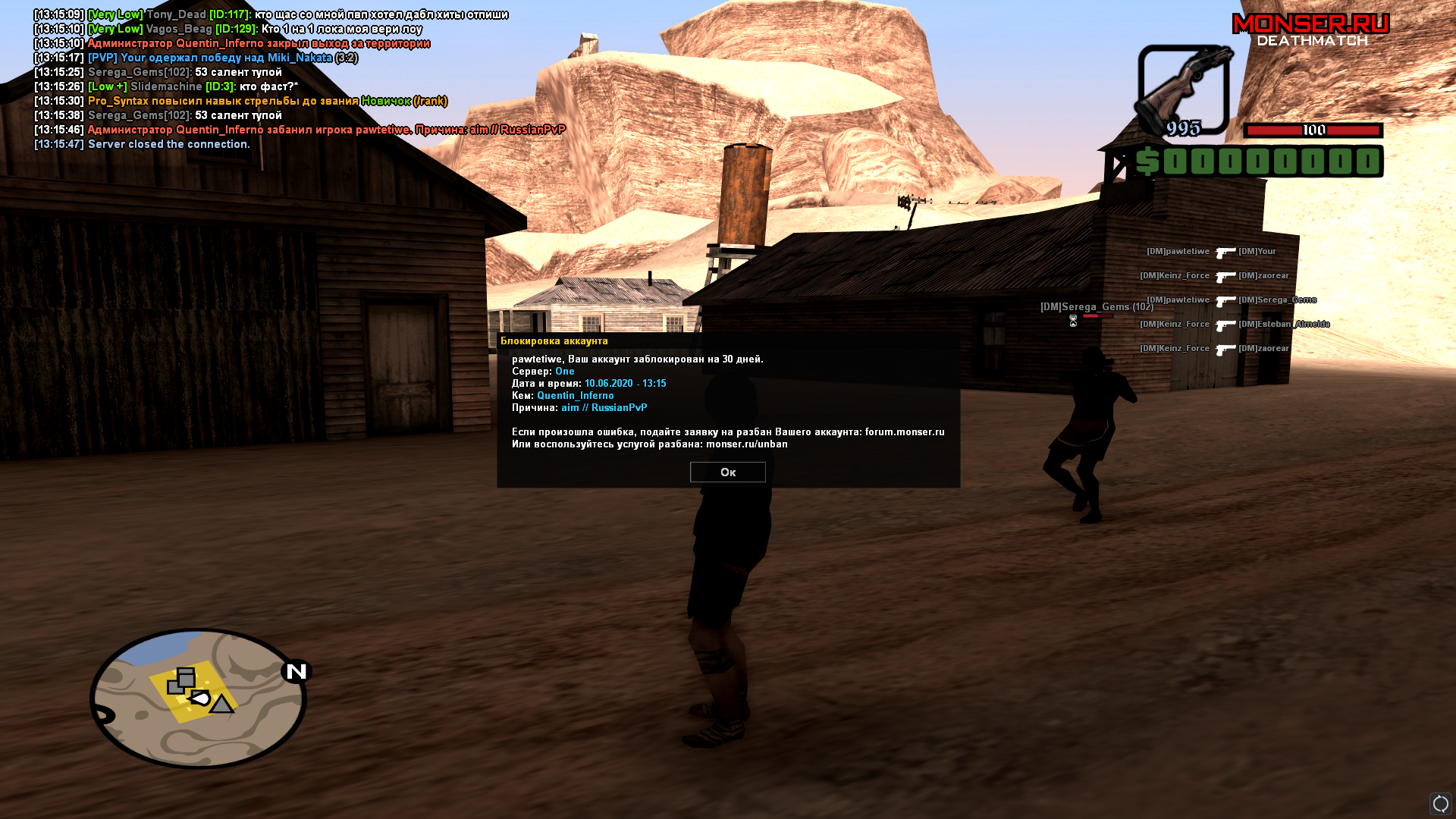The image size is (1456, 819).
Task: Open the forum.monser.ru unban link
Action: [x=902, y=431]
